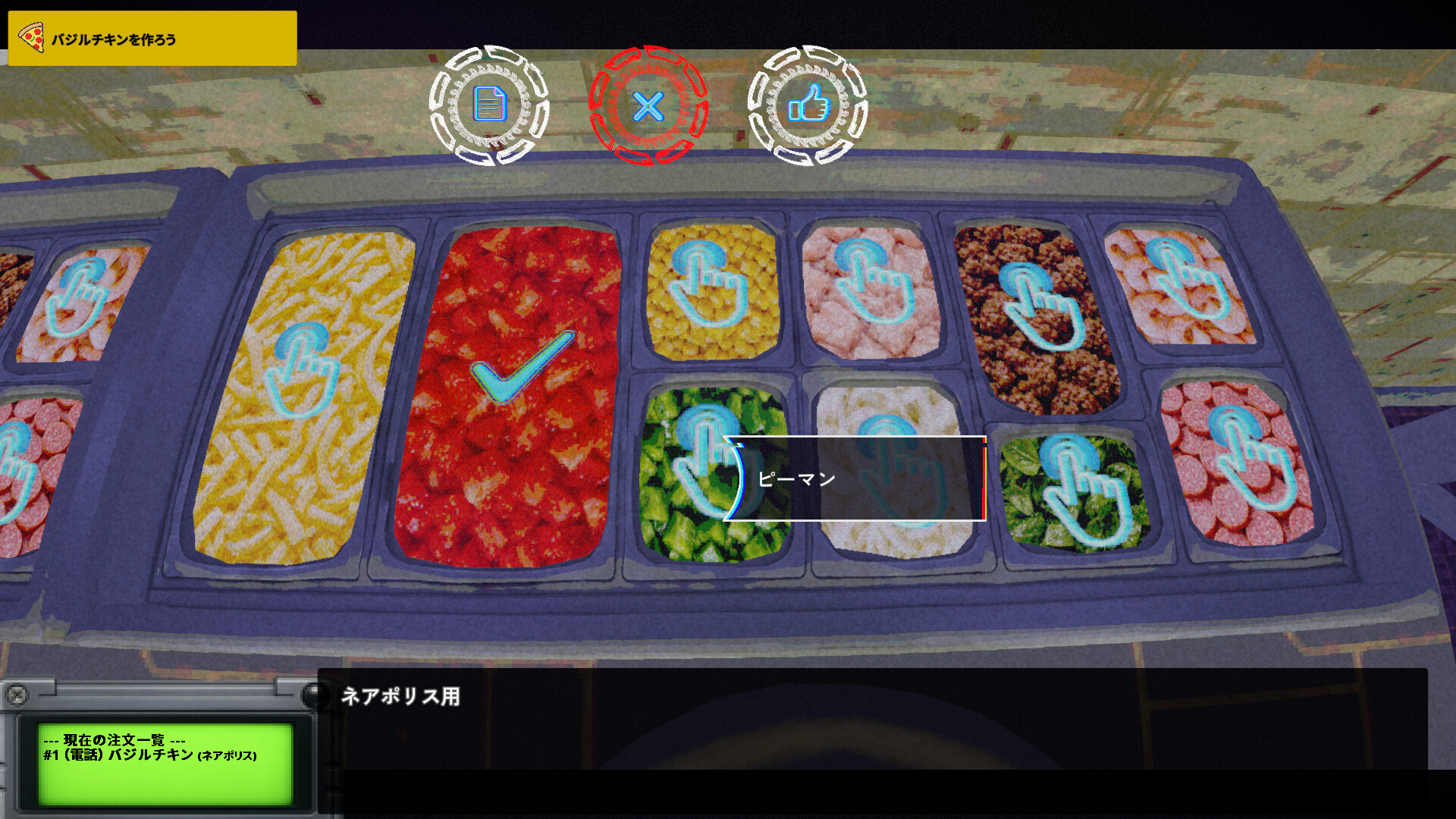Click the pizza slice icon on the objective banner

tap(32, 36)
